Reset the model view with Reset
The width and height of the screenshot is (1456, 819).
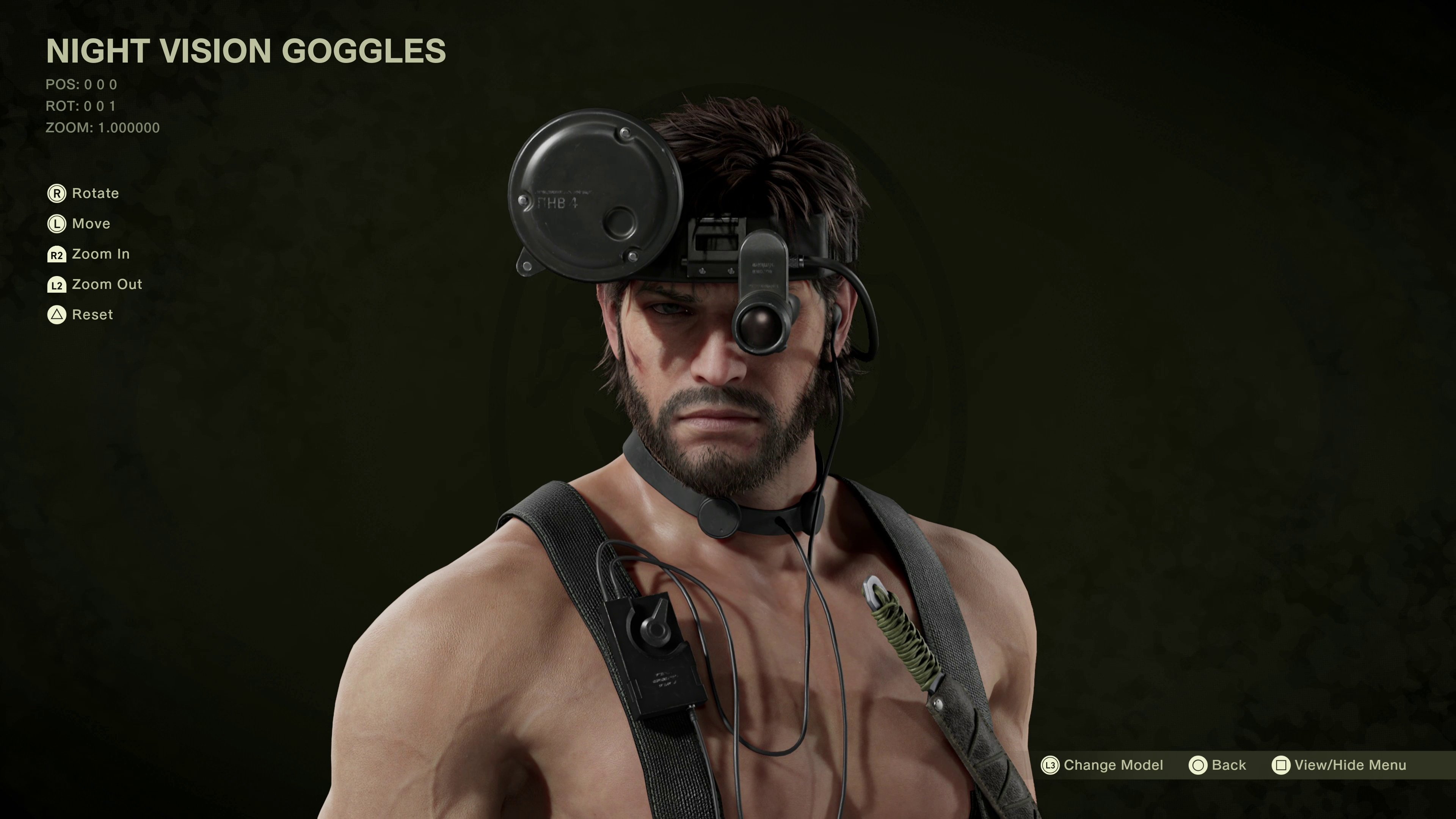(x=80, y=315)
